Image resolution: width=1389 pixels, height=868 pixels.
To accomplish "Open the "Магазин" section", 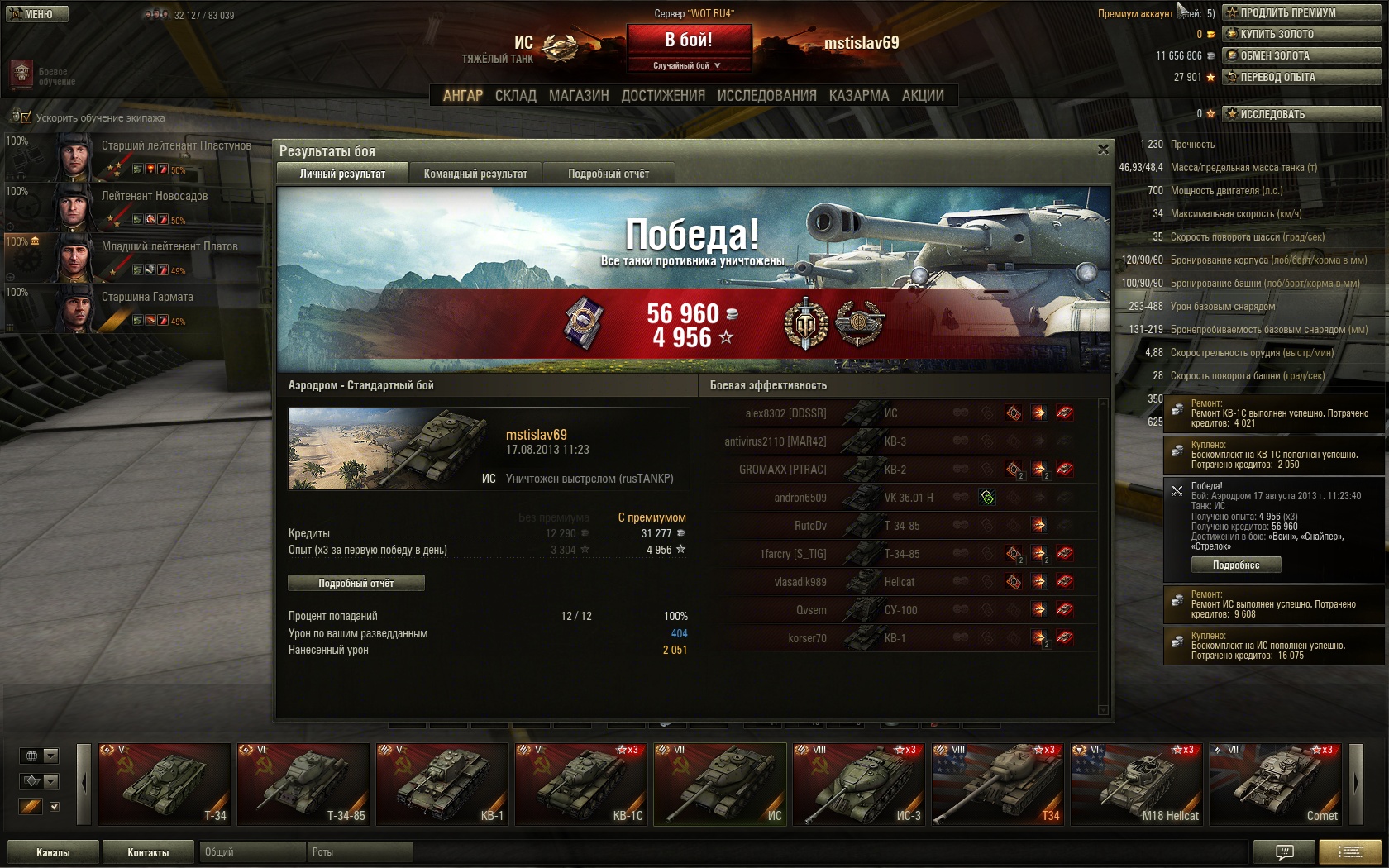I will tap(579, 96).
